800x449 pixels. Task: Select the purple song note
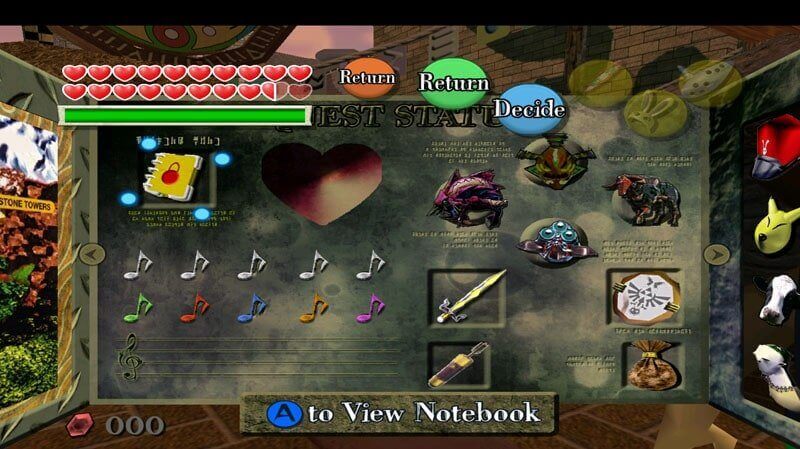tap(370, 307)
